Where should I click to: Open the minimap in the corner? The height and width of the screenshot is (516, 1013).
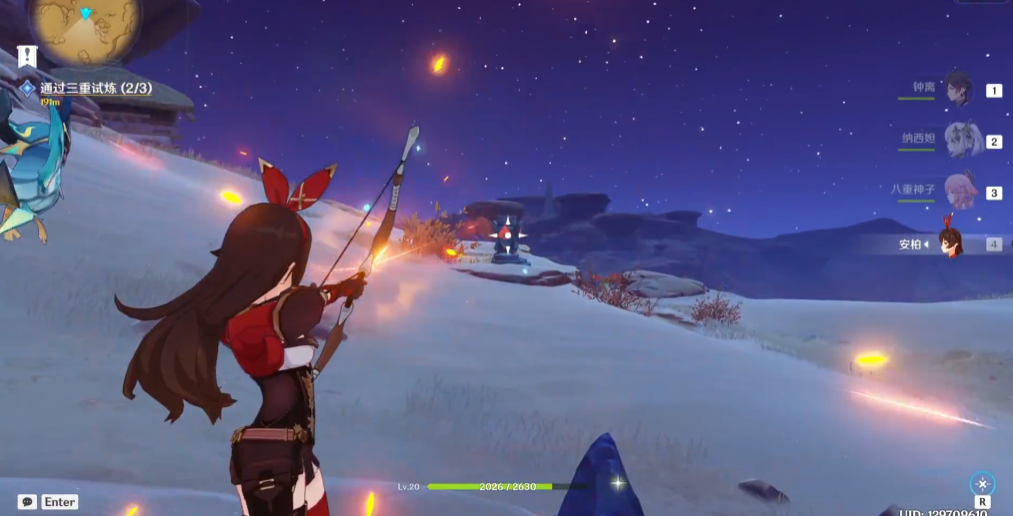coord(85,24)
